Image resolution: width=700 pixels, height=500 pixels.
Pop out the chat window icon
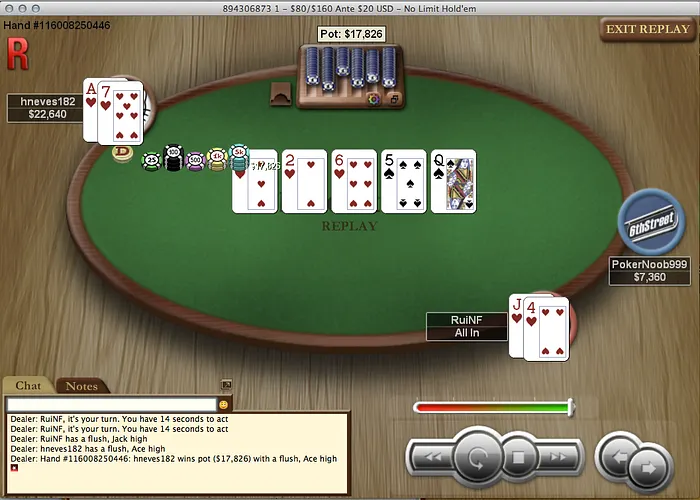coord(226,384)
